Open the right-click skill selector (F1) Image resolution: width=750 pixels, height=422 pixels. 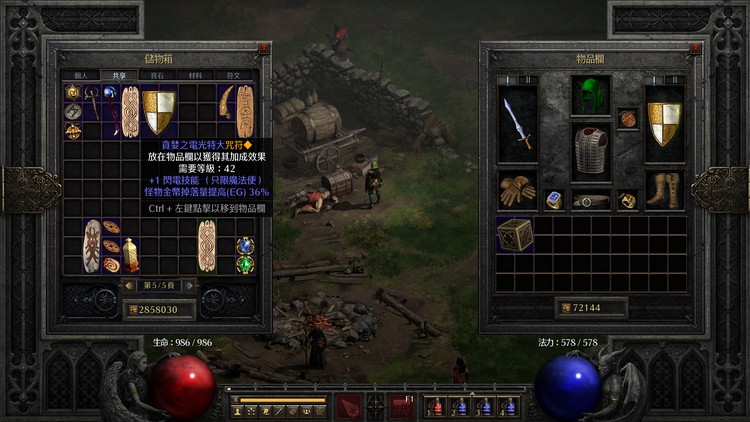(402, 406)
